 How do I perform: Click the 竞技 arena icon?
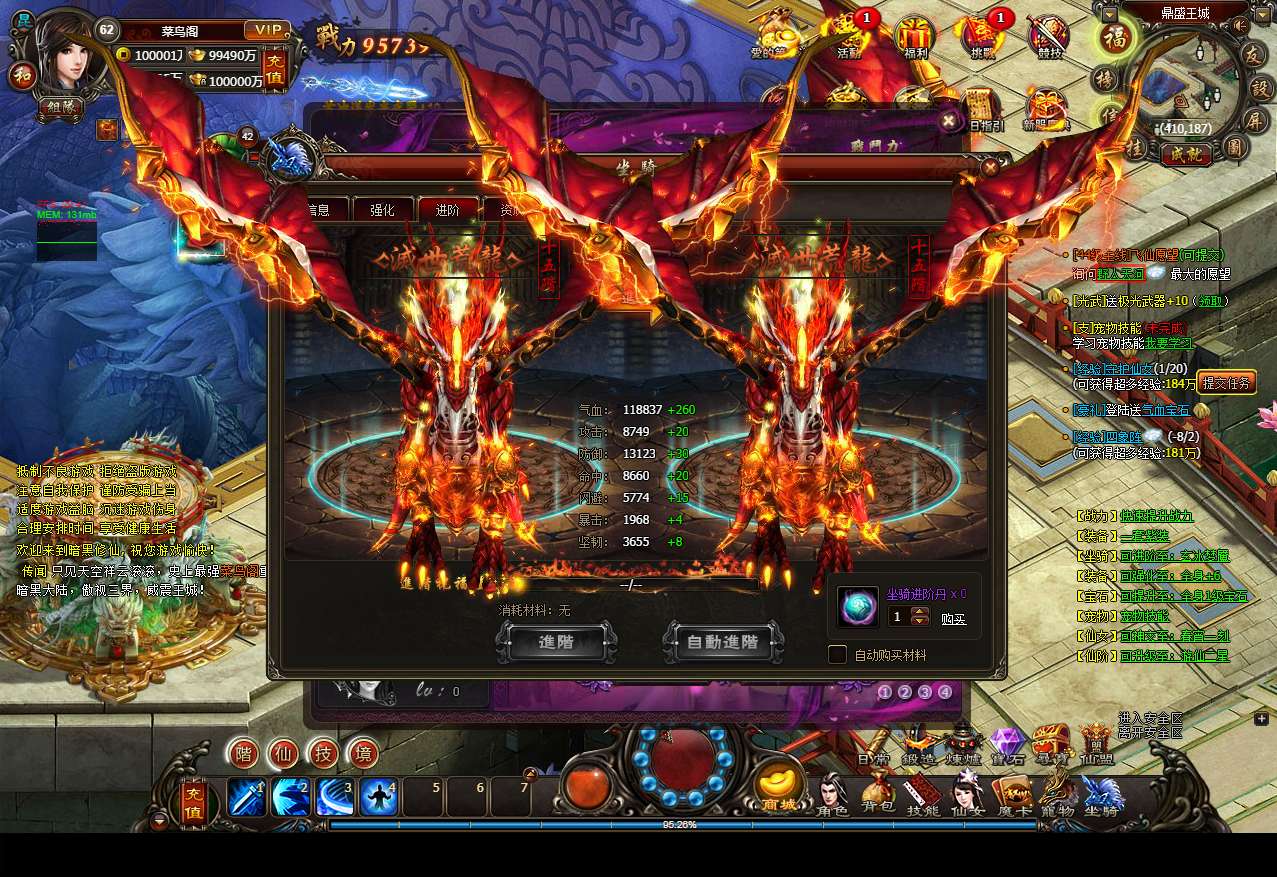pyautogui.click(x=1047, y=37)
